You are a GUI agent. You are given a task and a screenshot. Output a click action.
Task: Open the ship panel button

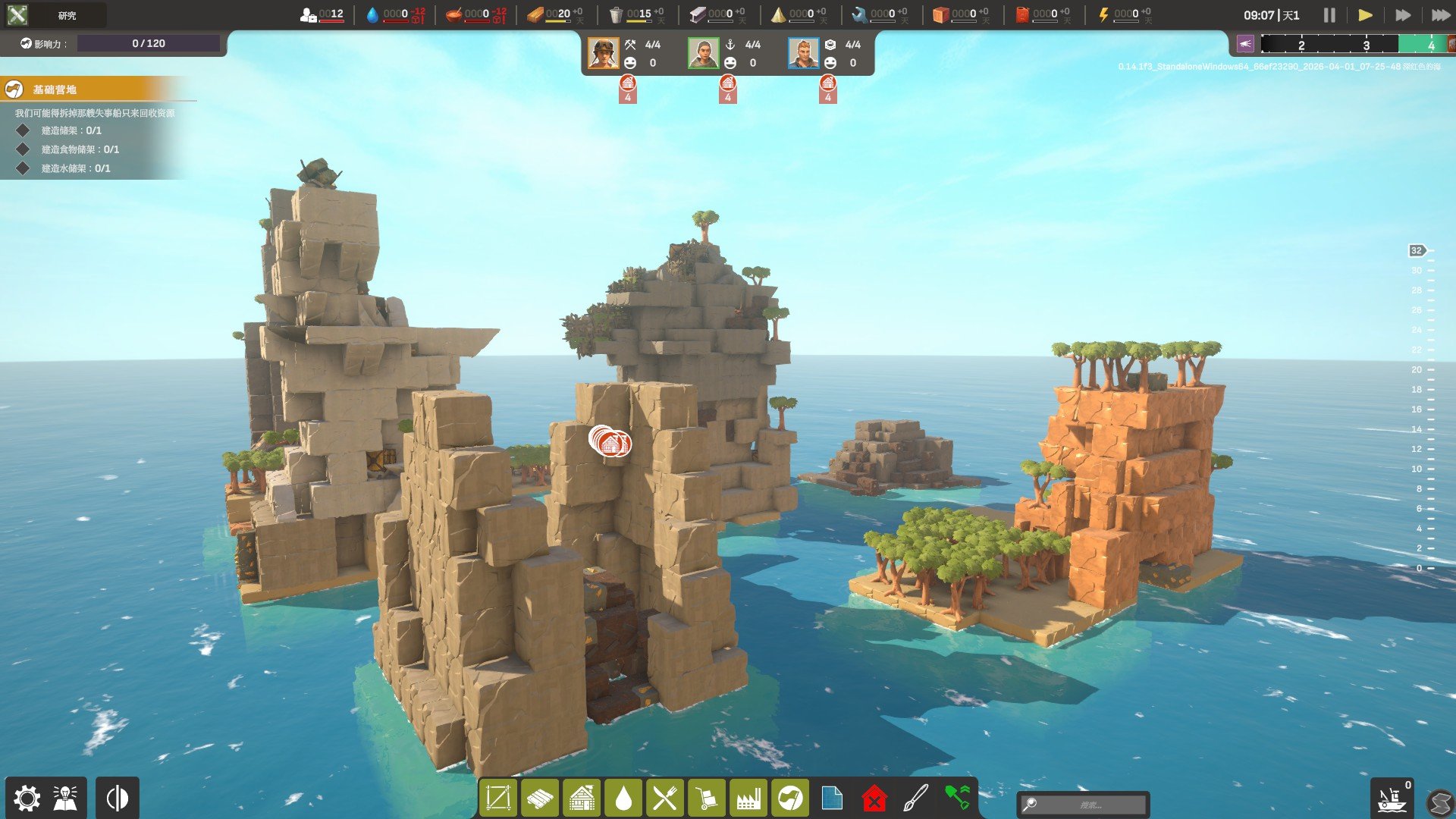[1392, 799]
